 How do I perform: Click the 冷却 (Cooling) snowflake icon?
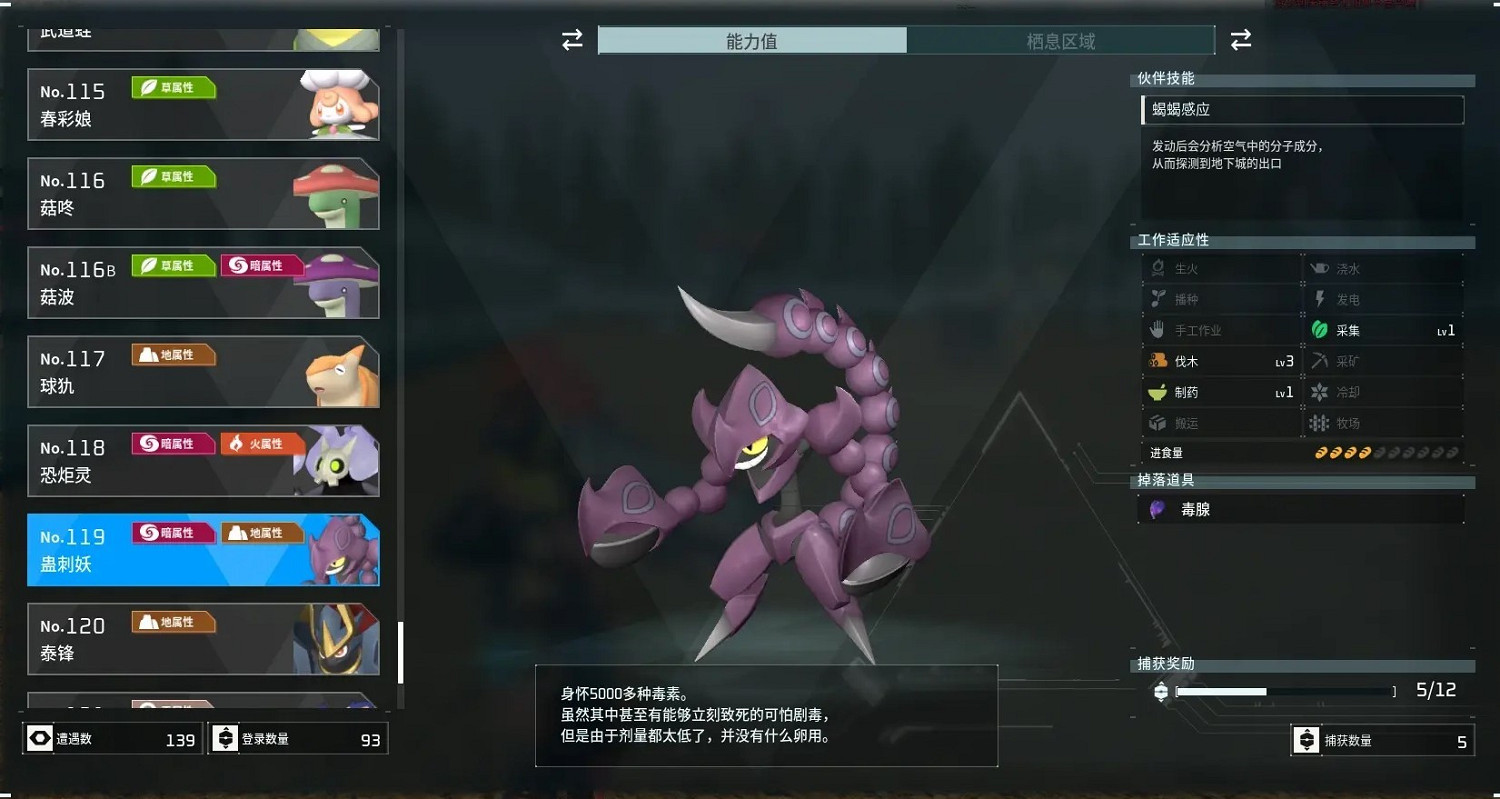[x=1321, y=392]
